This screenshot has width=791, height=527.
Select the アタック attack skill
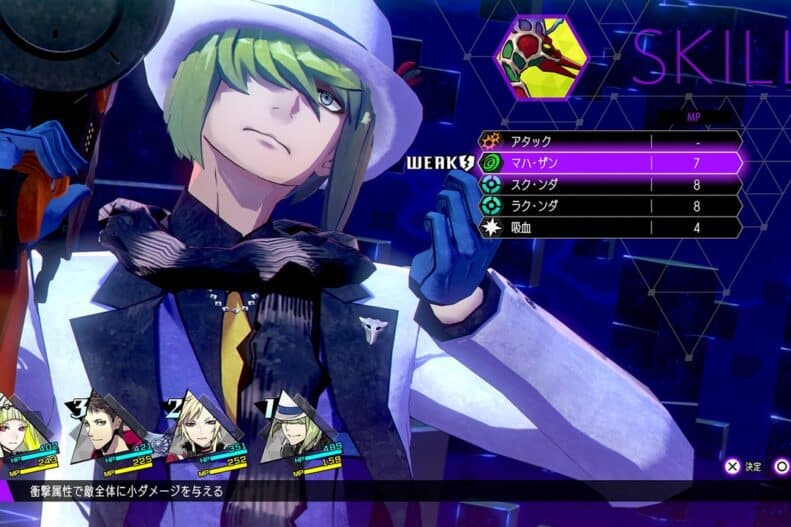tap(610, 141)
